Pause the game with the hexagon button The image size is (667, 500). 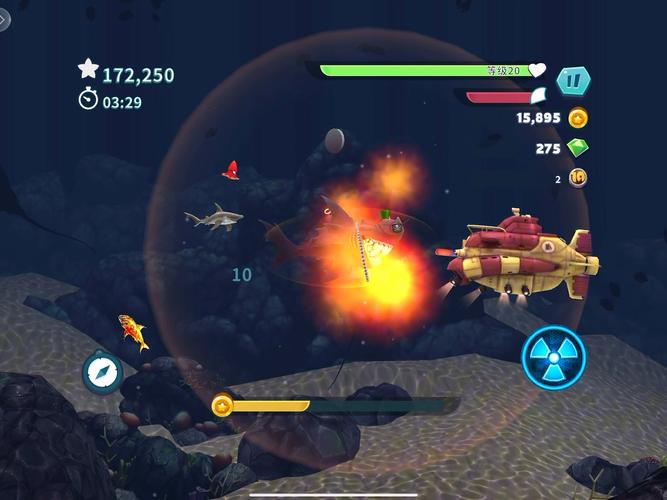click(573, 80)
